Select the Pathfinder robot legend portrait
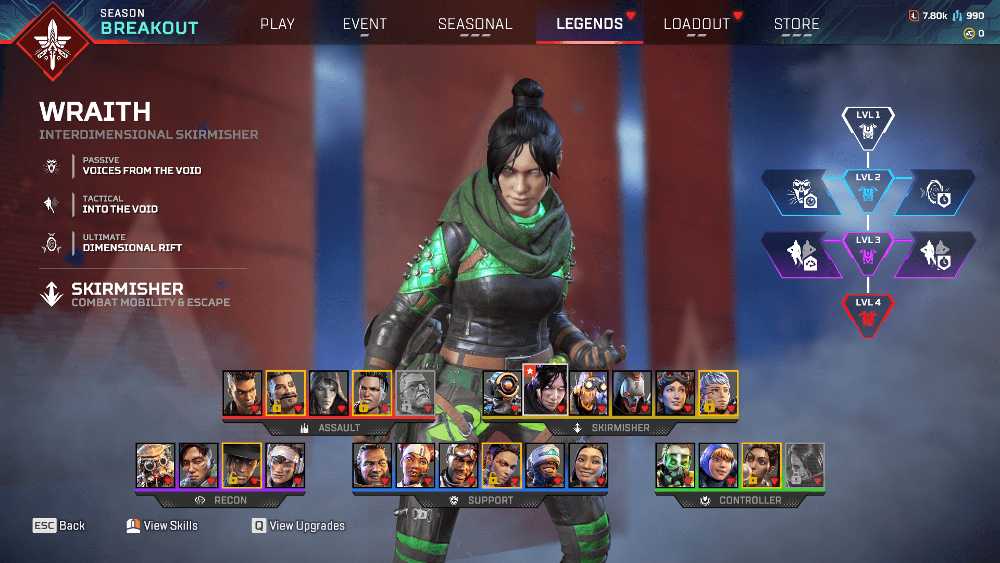Screen dimensions: 1000x563 tap(502, 393)
